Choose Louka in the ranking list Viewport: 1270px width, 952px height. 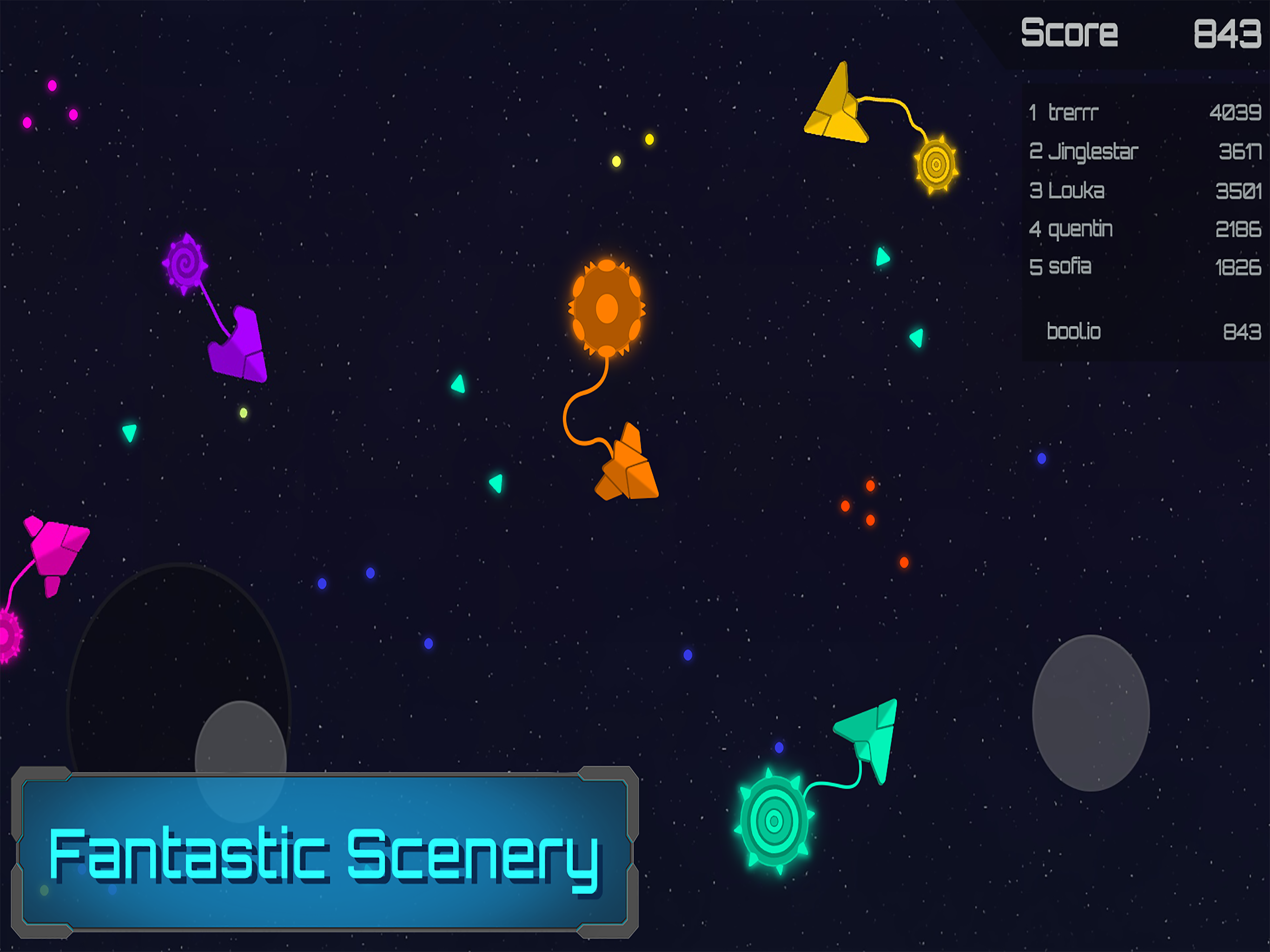click(x=1144, y=191)
